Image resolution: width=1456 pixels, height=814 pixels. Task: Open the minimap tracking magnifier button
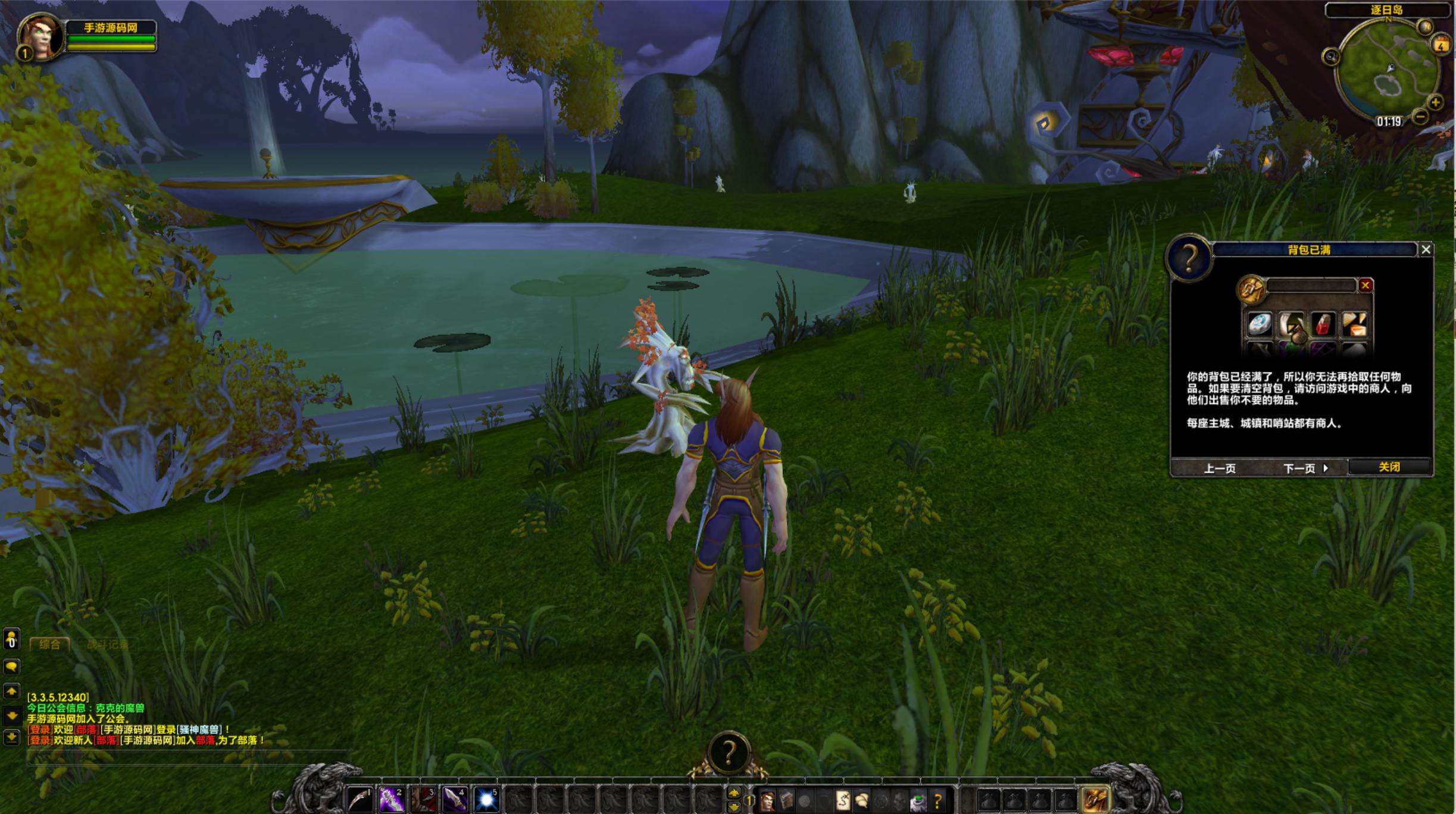pyautogui.click(x=1330, y=57)
